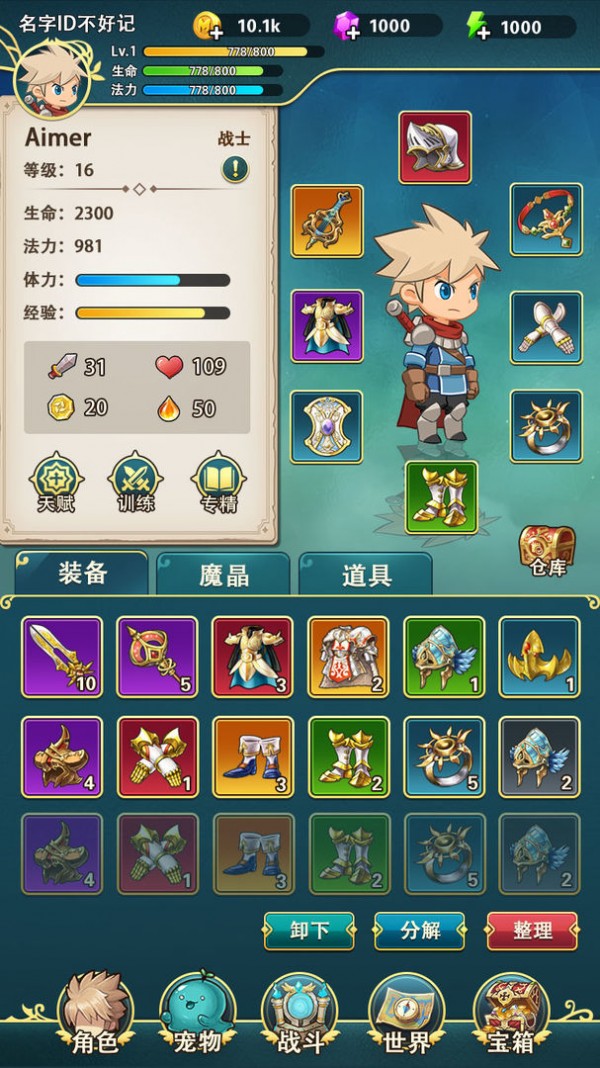Select the 装备 equipment tab

[x=82, y=573]
